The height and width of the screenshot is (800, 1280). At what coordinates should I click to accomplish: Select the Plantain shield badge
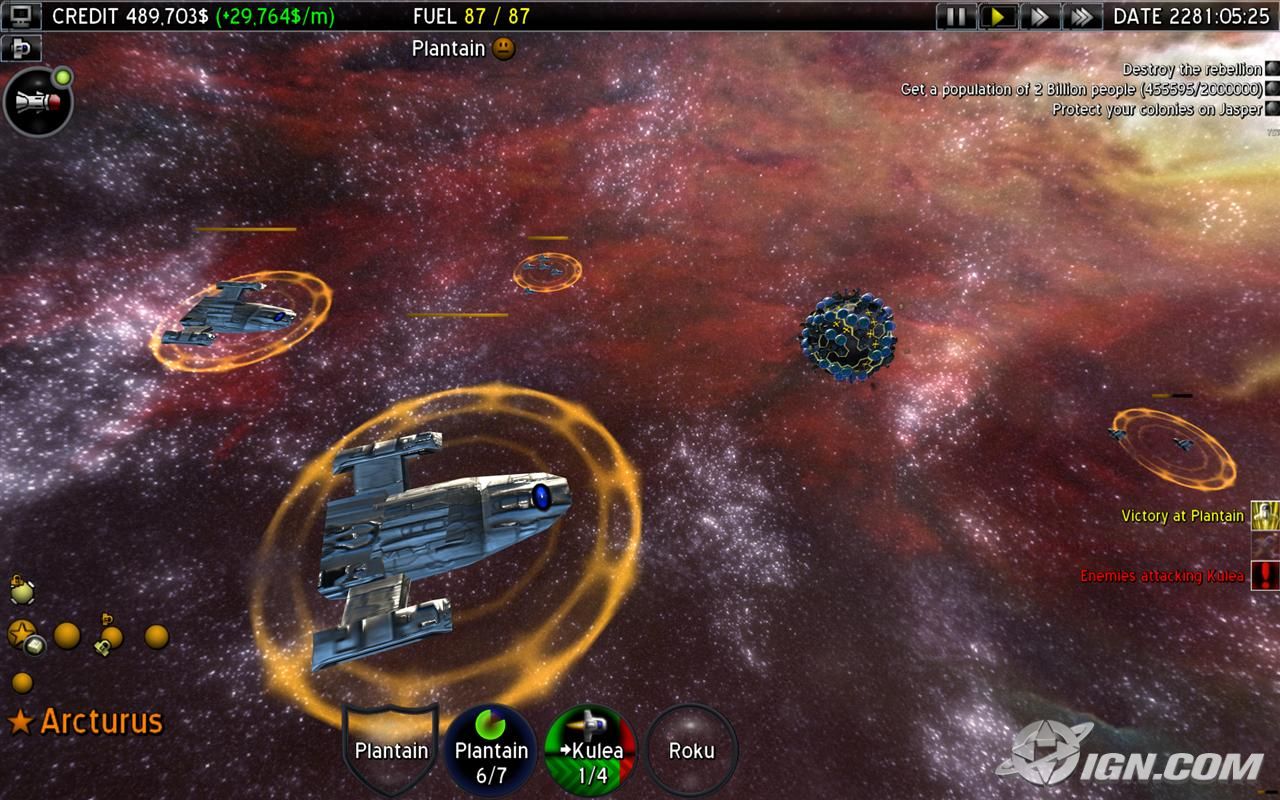[x=391, y=749]
